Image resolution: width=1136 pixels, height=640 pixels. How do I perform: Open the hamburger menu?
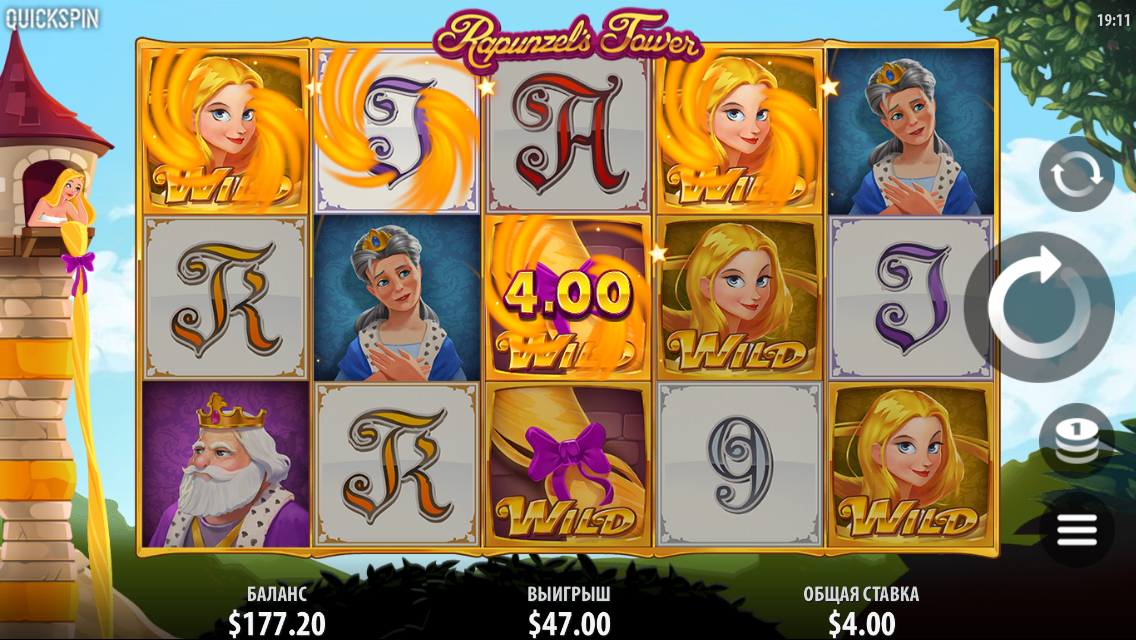click(1076, 529)
